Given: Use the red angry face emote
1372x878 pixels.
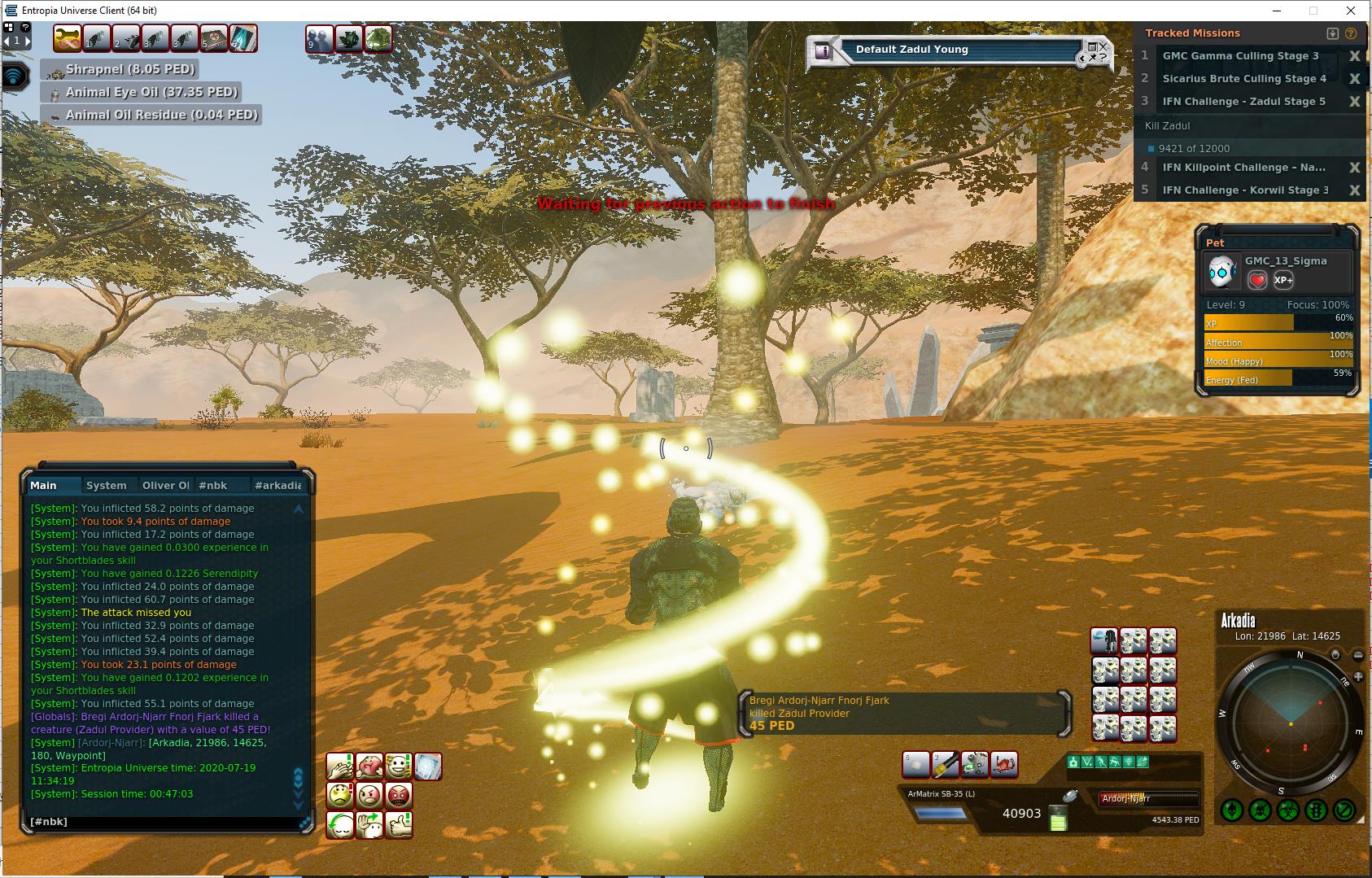Looking at the screenshot, I should click(398, 795).
